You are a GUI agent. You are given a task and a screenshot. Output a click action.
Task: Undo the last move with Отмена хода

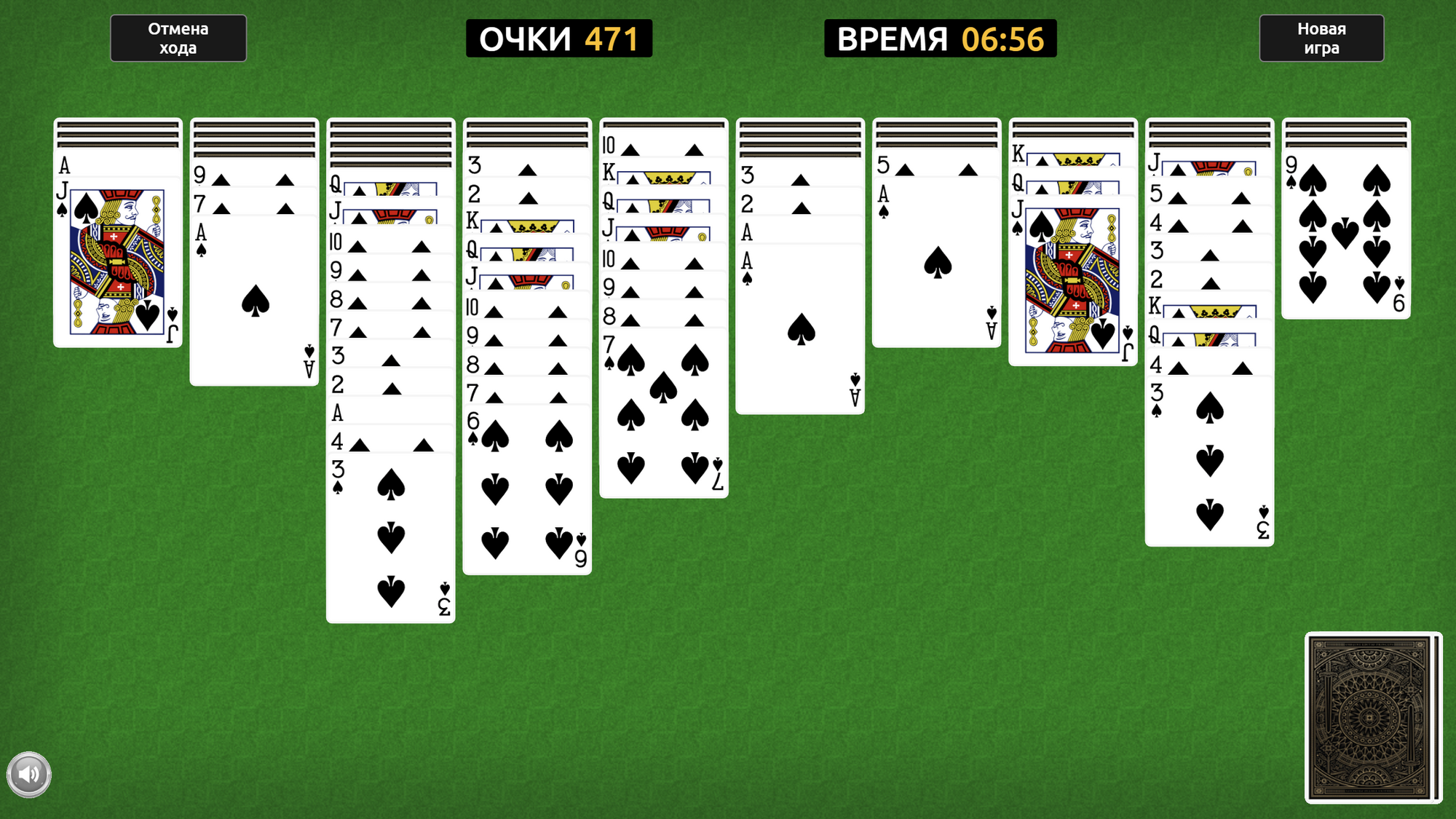coord(178,38)
